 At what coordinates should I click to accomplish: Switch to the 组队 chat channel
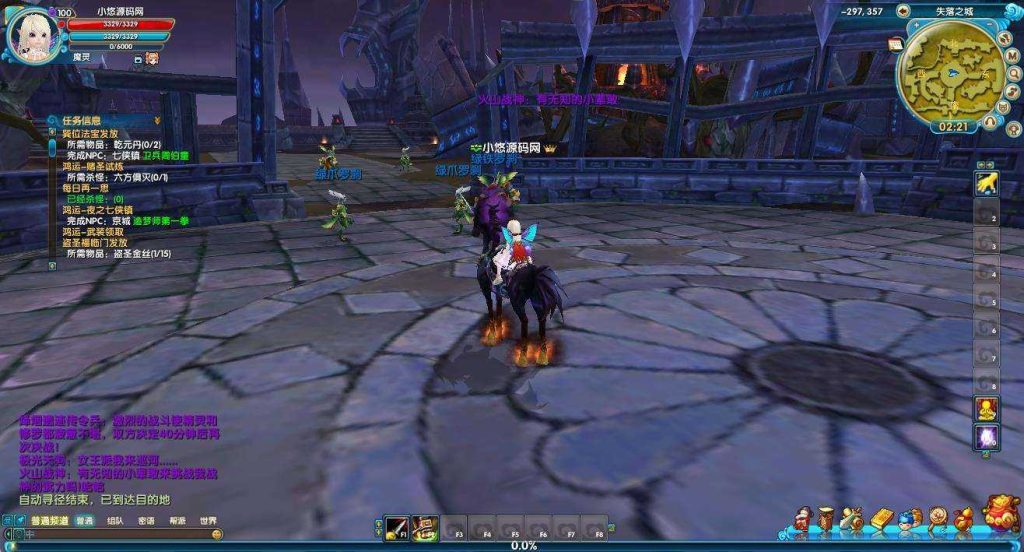(115, 520)
